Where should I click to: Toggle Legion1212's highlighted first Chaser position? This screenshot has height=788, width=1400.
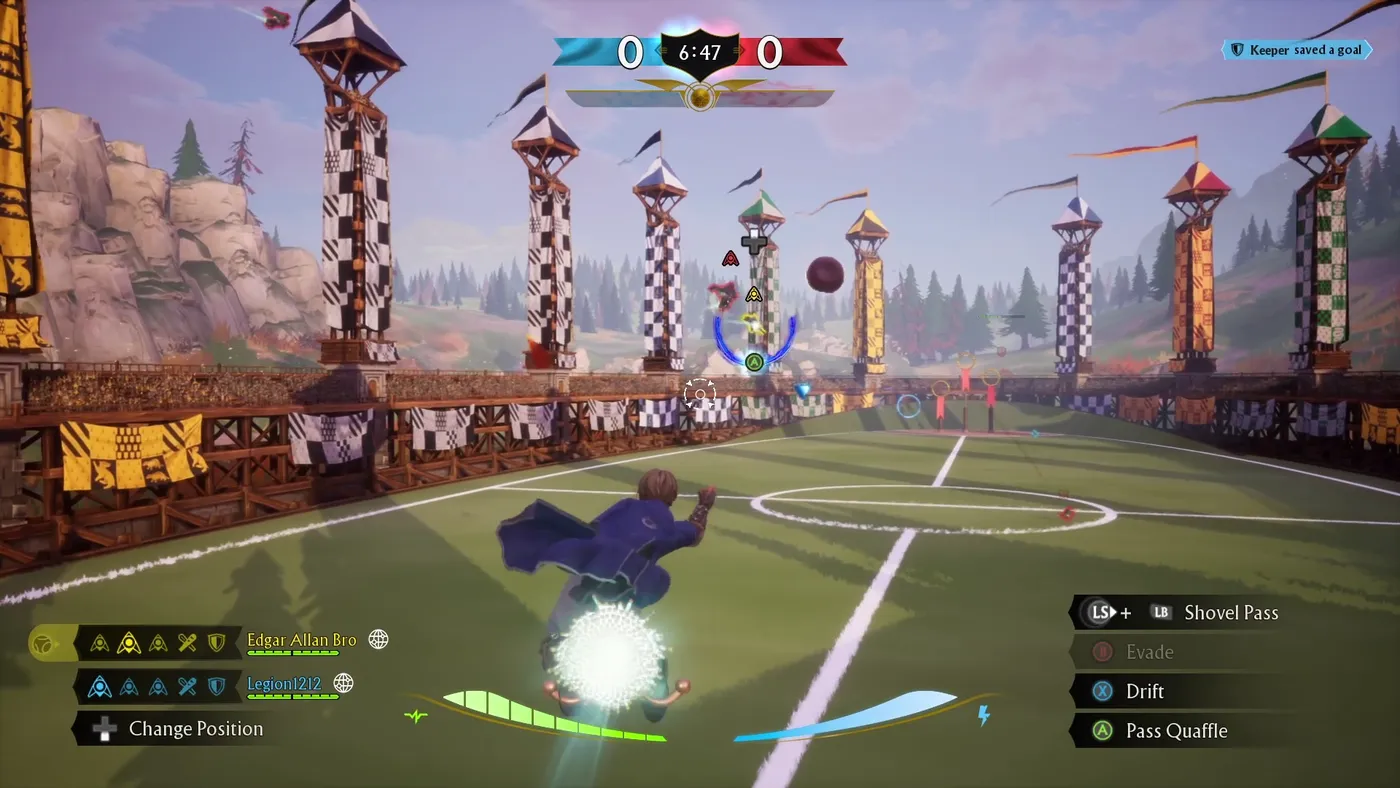coord(100,684)
